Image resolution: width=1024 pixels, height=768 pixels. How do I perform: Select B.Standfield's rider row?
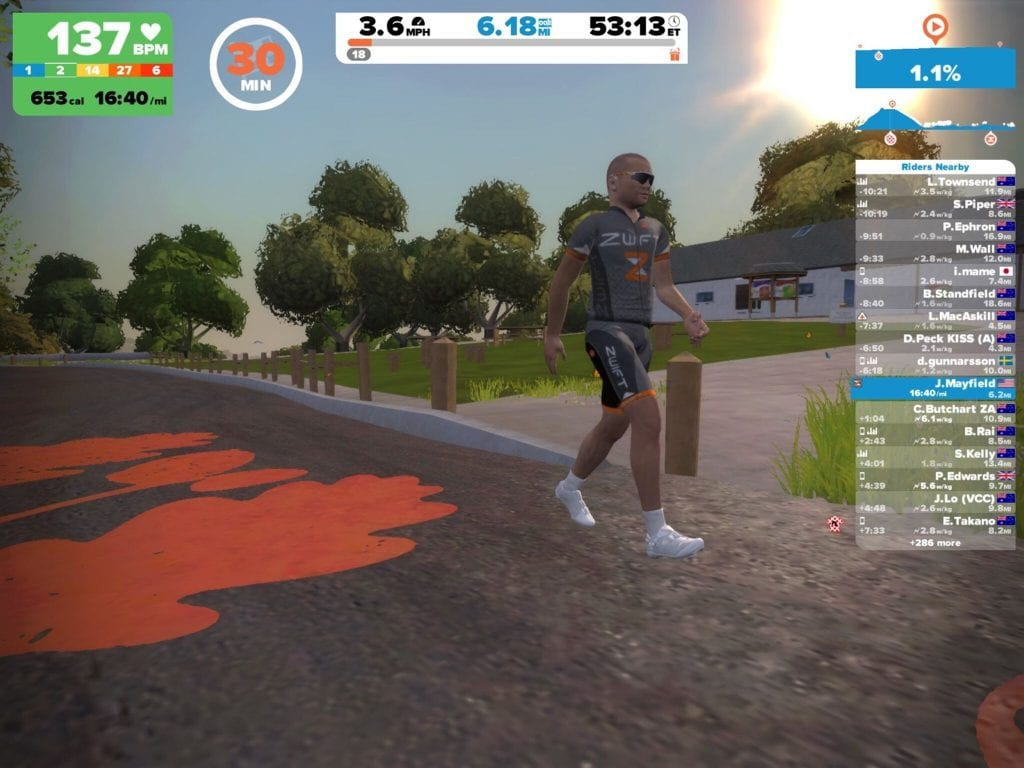[x=935, y=298]
